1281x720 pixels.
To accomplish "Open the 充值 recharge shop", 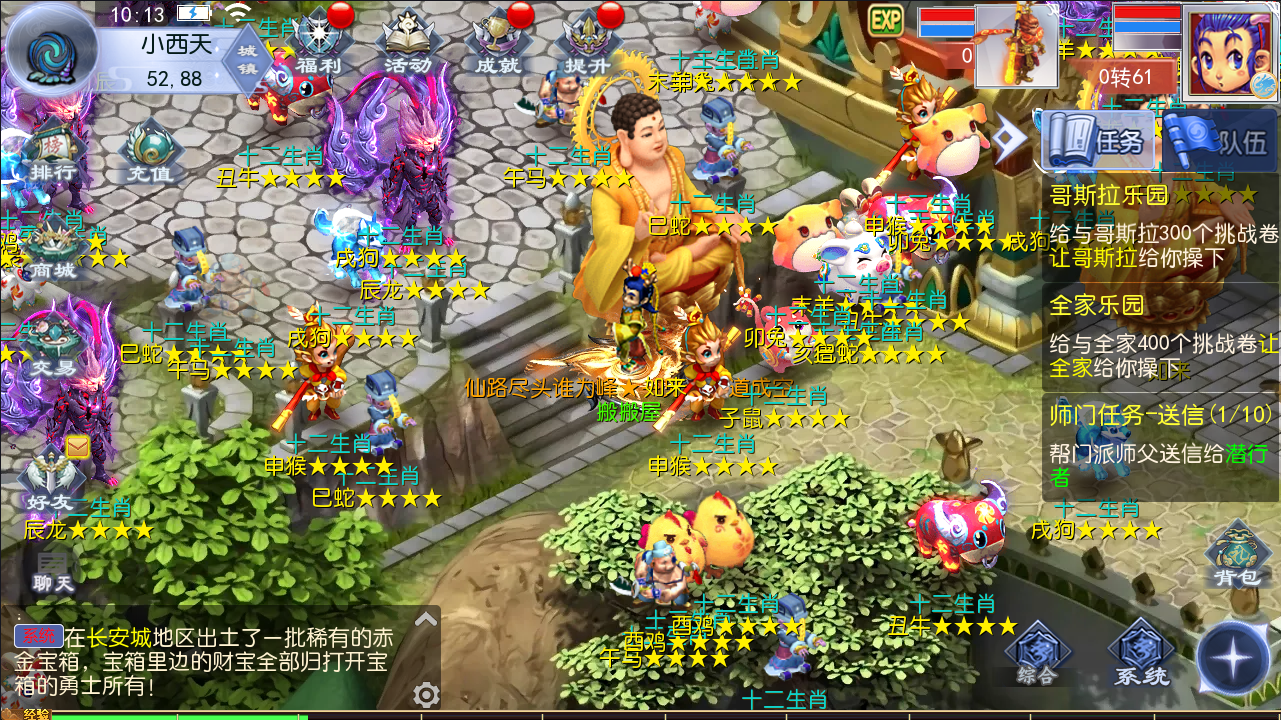I will 150,155.
